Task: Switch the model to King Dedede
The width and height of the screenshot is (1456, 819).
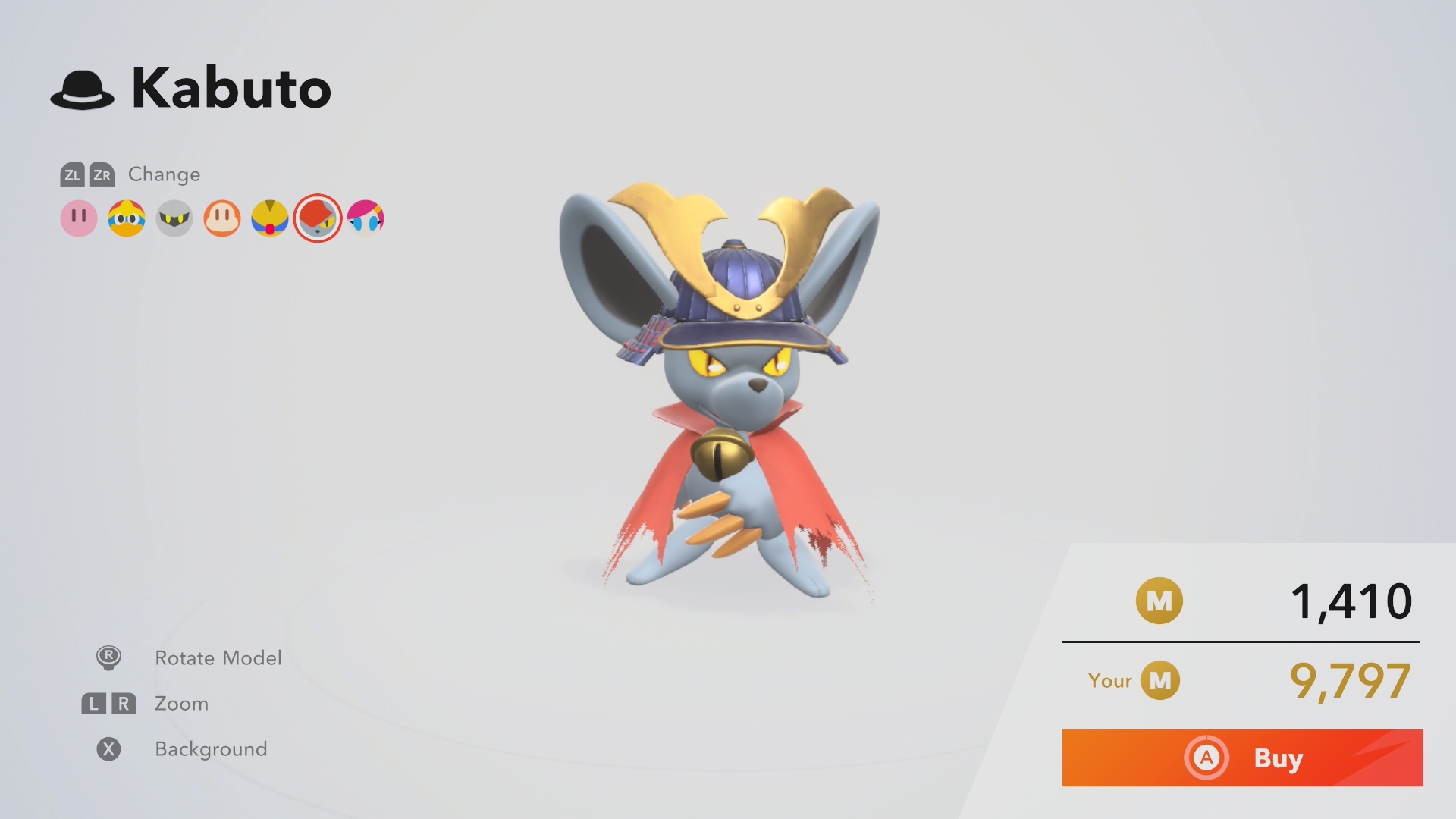Action: (127, 218)
